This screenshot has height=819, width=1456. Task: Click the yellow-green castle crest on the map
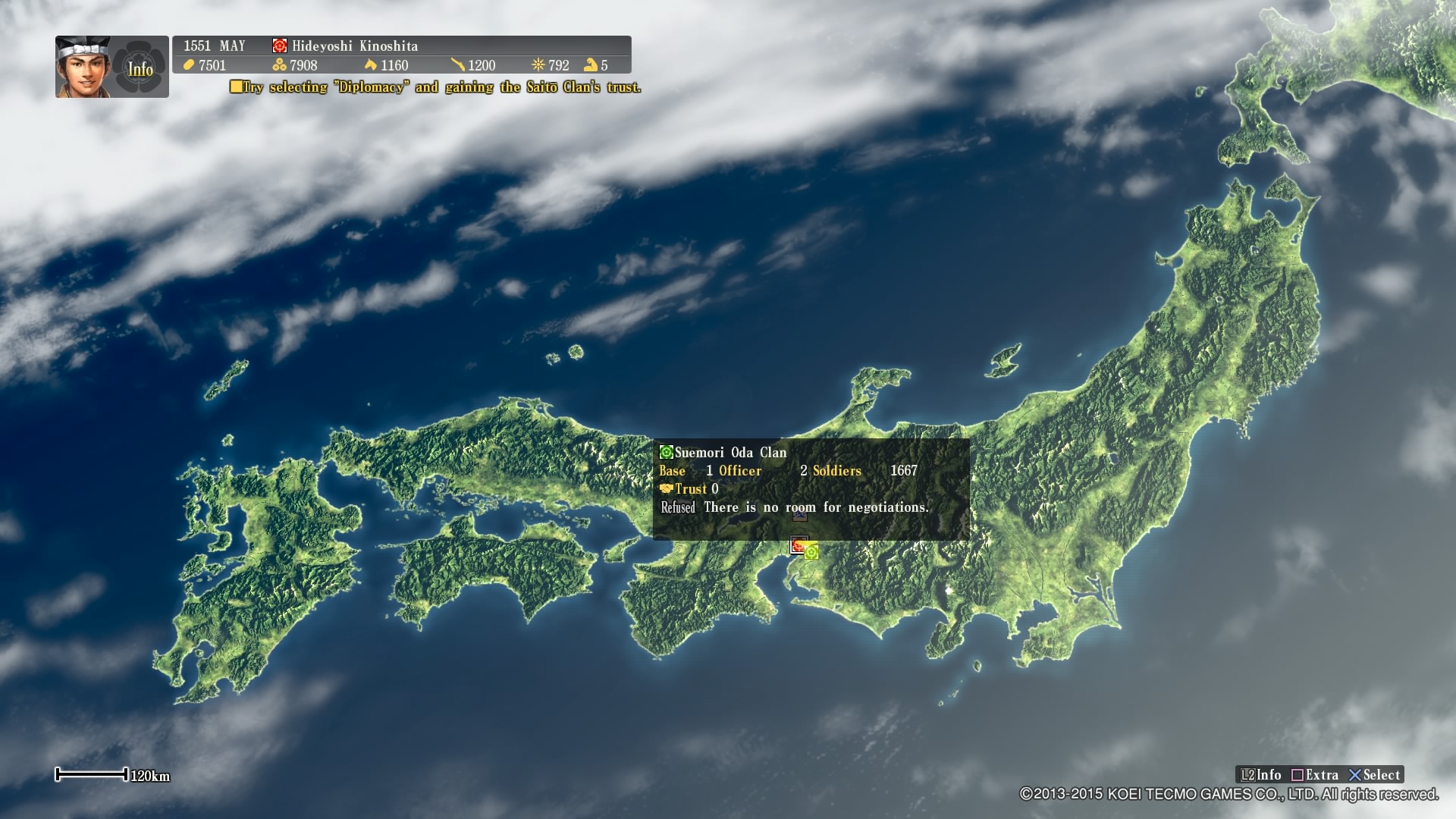click(811, 554)
